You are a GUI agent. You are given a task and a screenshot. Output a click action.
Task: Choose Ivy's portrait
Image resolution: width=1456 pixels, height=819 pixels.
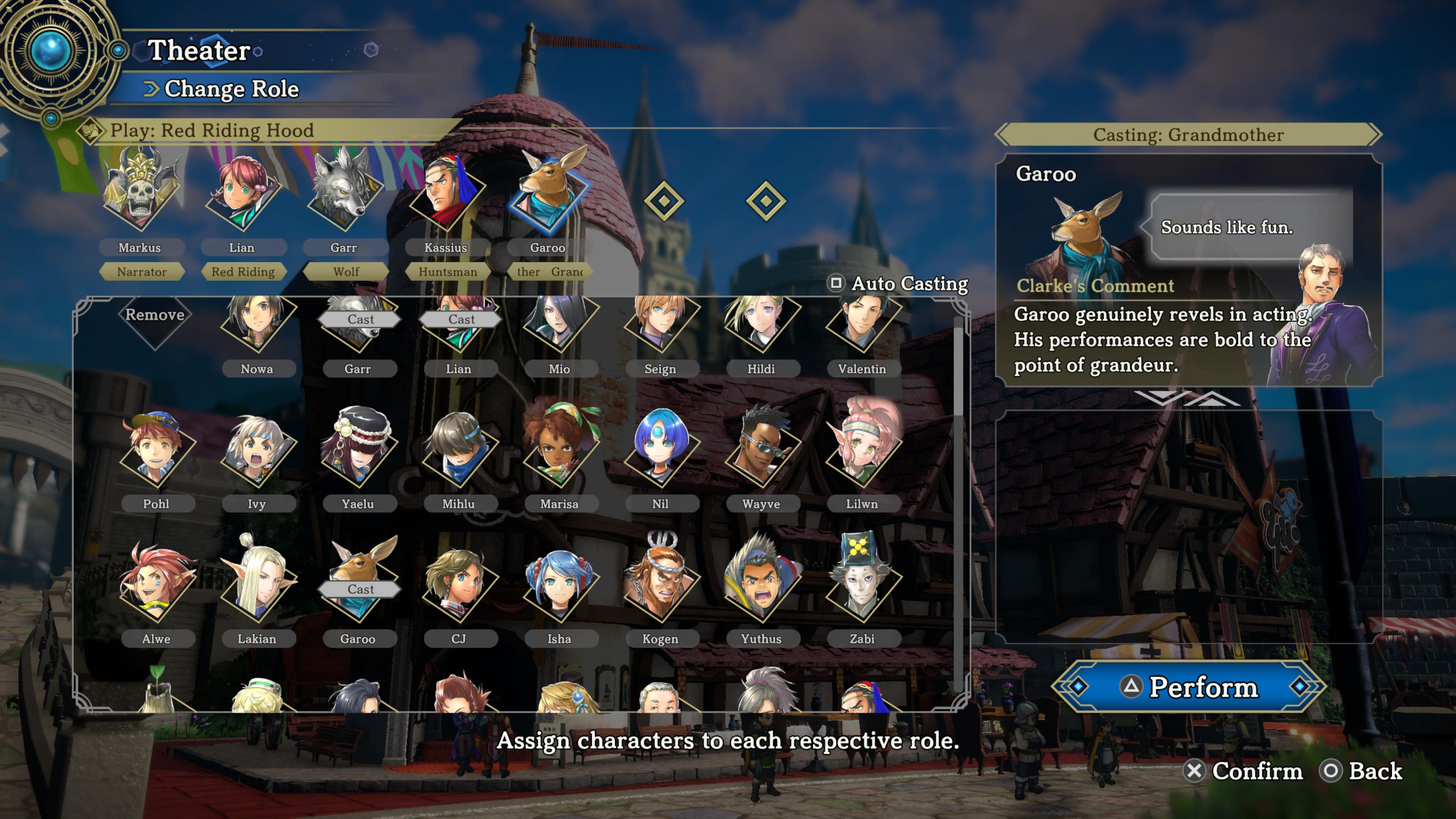(x=257, y=452)
